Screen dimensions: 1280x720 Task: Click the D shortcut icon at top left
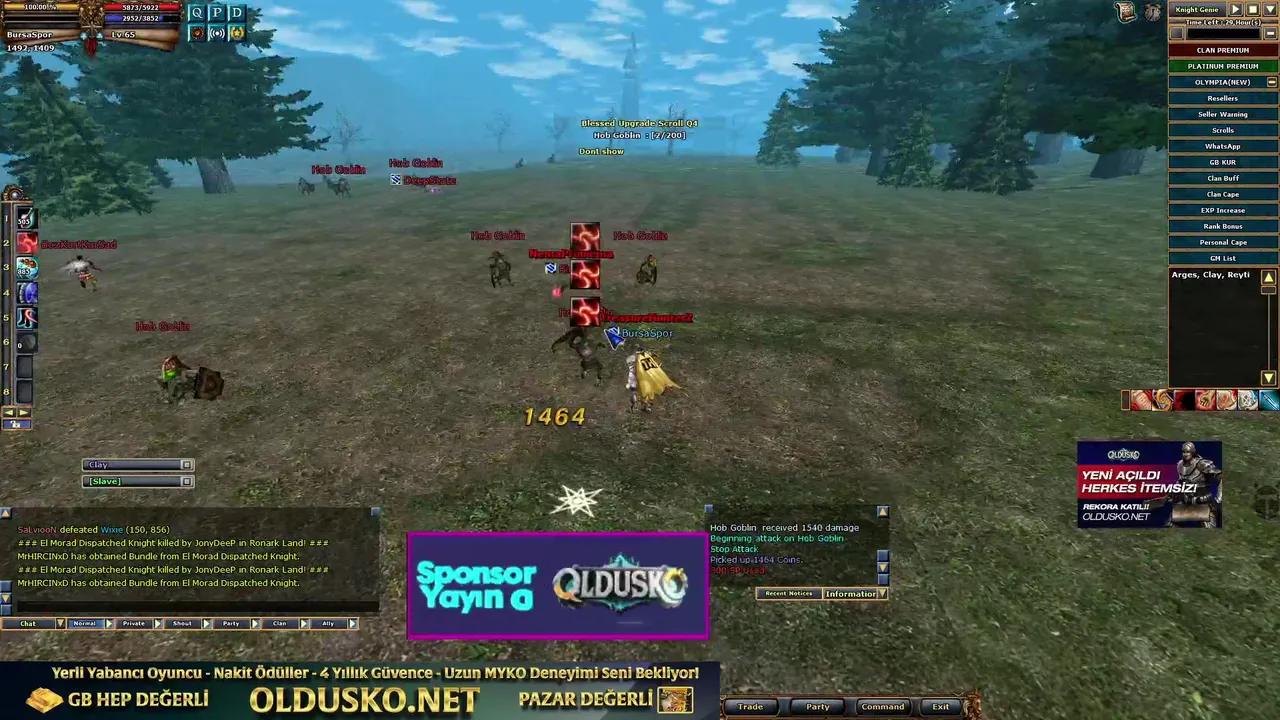(236, 12)
